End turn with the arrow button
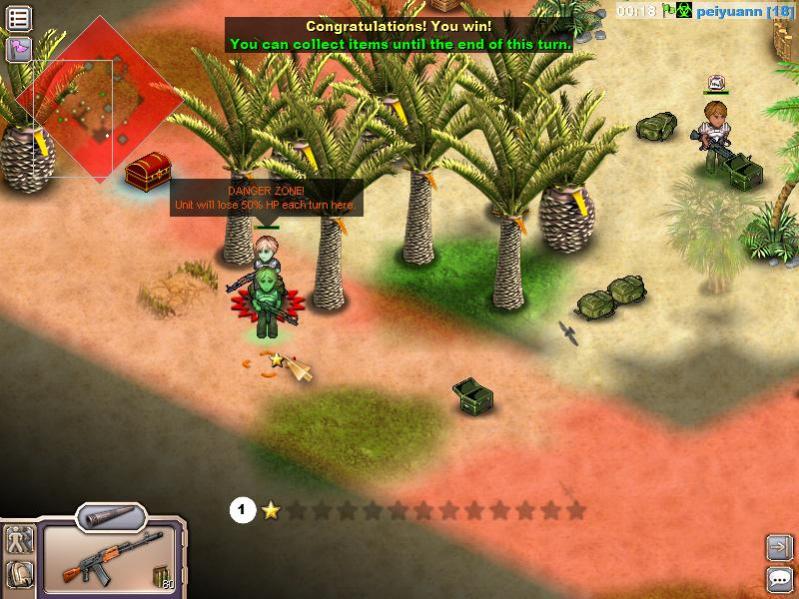 point(779,547)
